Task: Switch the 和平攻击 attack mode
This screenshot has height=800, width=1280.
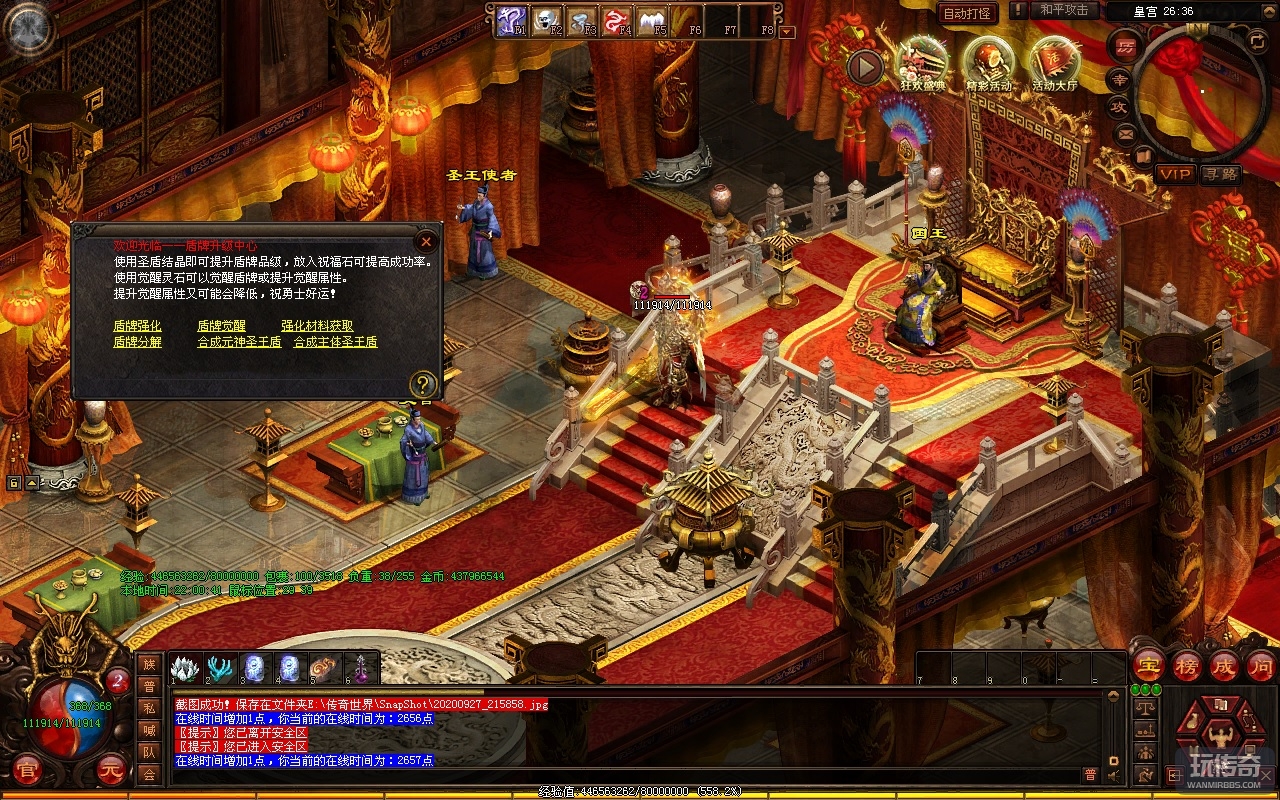Action: pyautogui.click(x=1064, y=10)
